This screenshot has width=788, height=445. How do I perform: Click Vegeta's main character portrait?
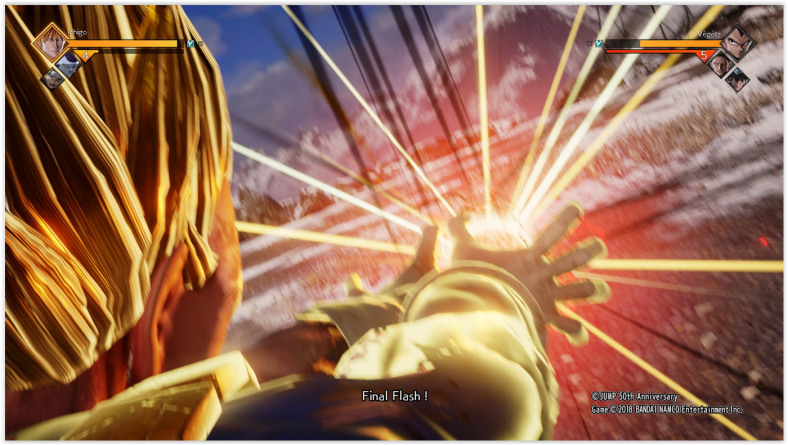pyautogui.click(x=737, y=43)
